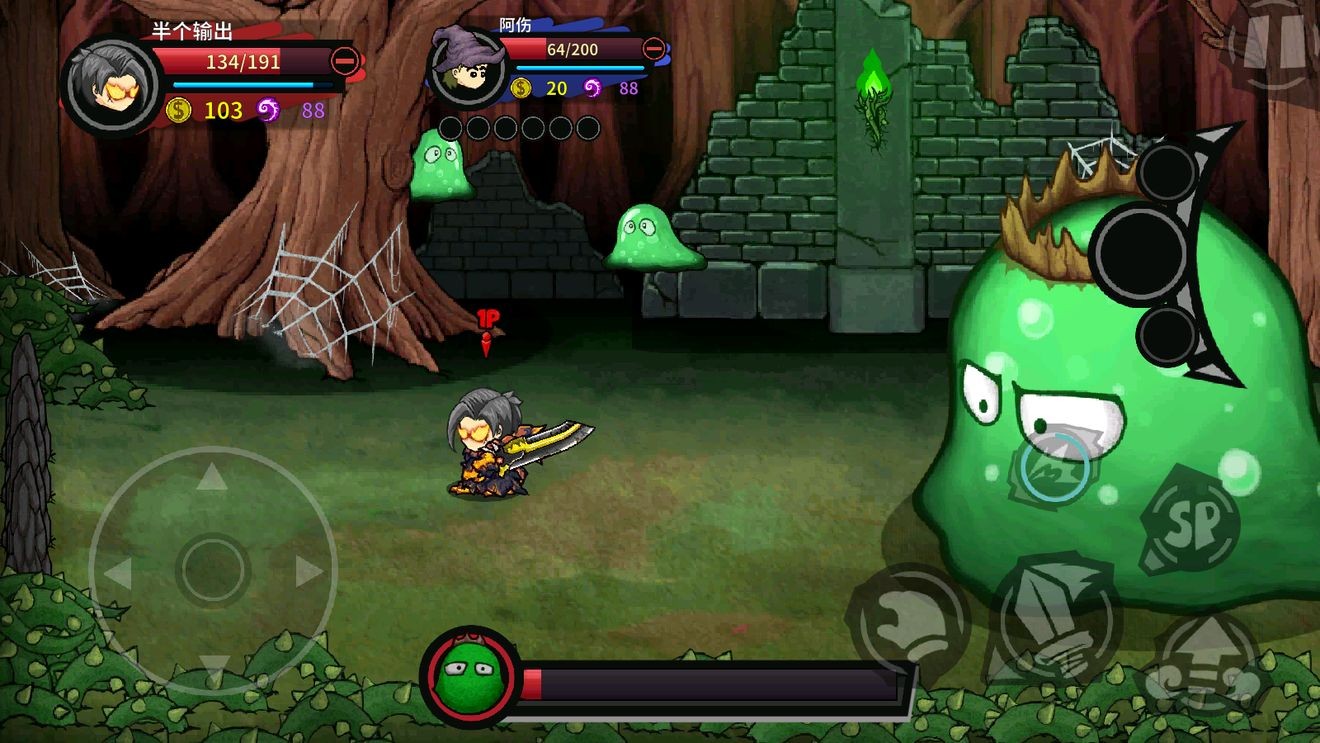
Task: Move right using the virtual joystick arrow
Action: [308, 572]
